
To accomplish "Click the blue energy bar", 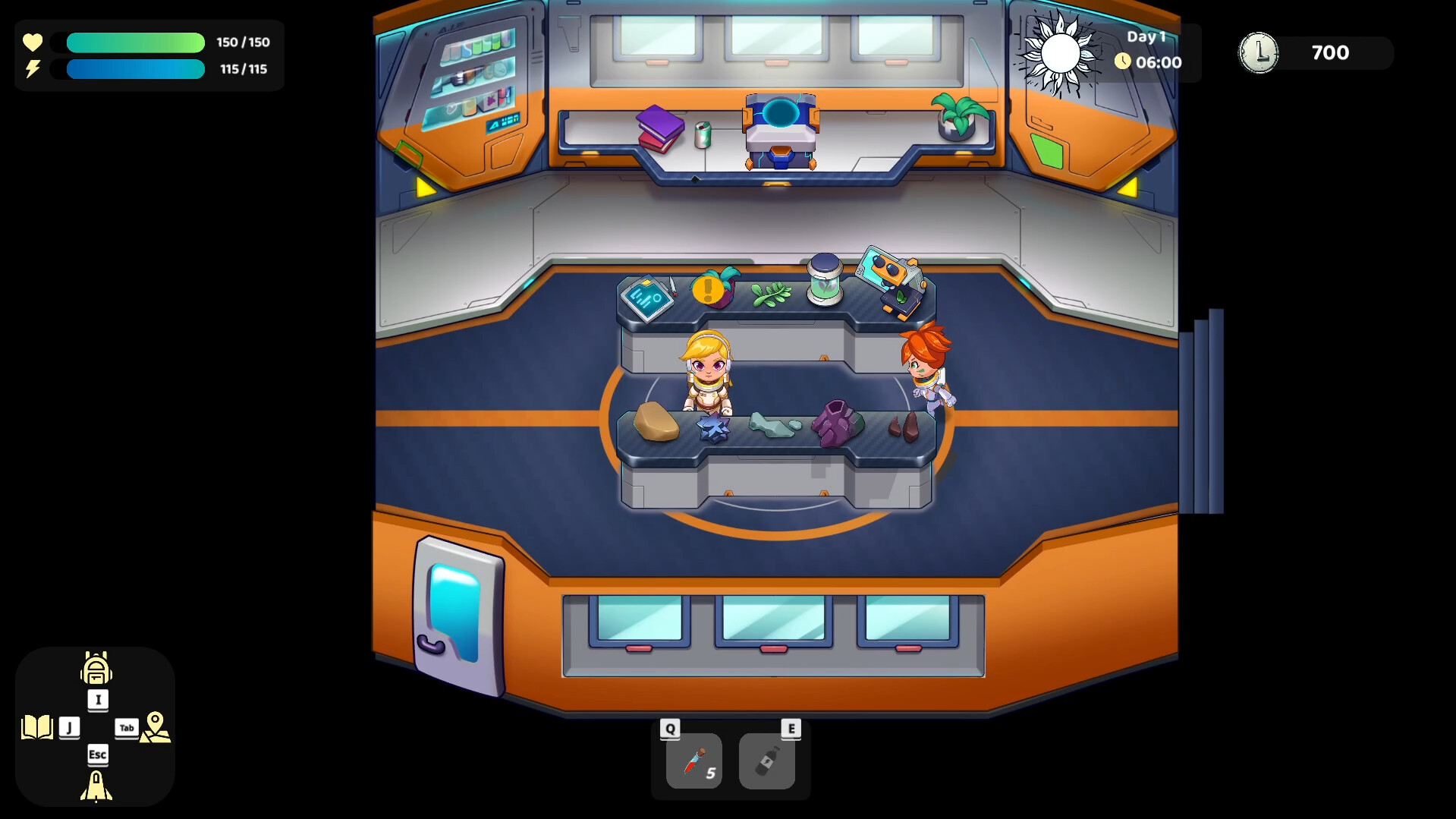I will click(x=135, y=70).
